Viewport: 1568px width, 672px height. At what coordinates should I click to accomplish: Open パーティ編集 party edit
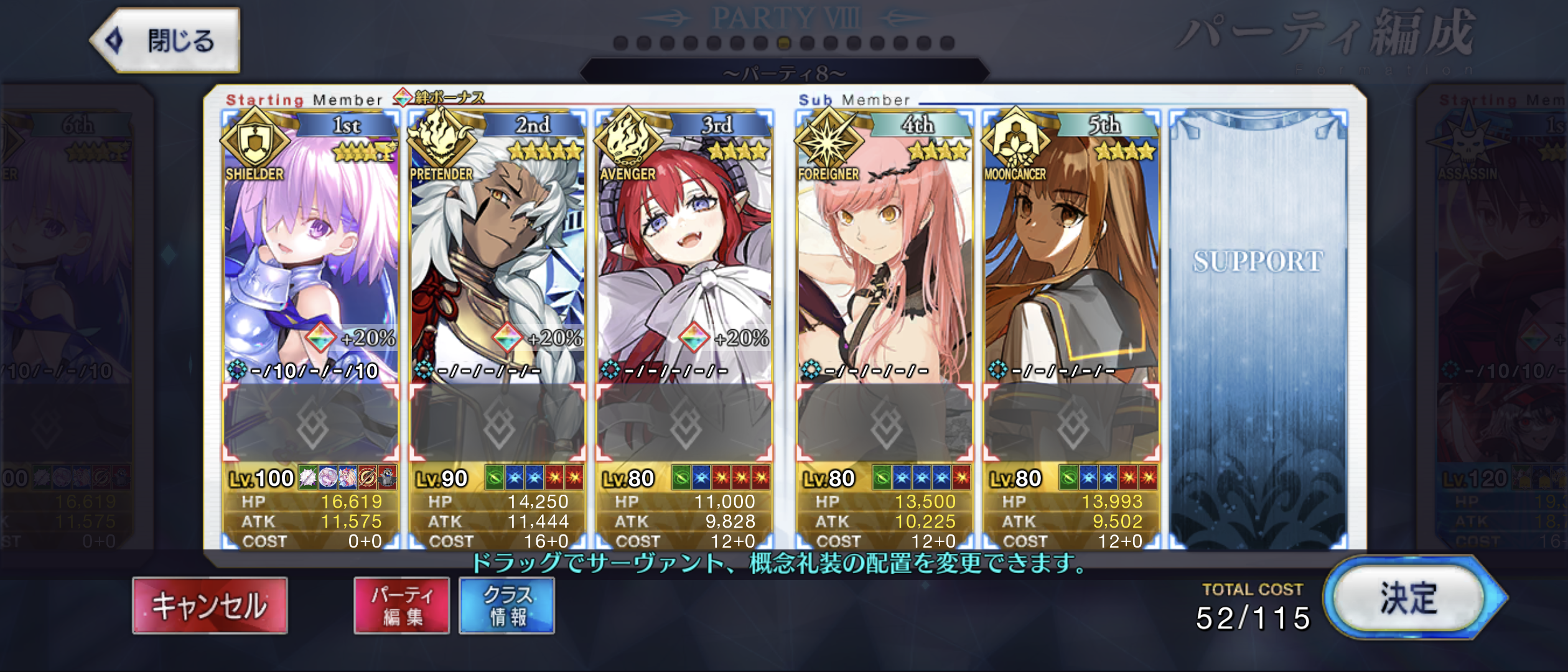click(x=402, y=605)
